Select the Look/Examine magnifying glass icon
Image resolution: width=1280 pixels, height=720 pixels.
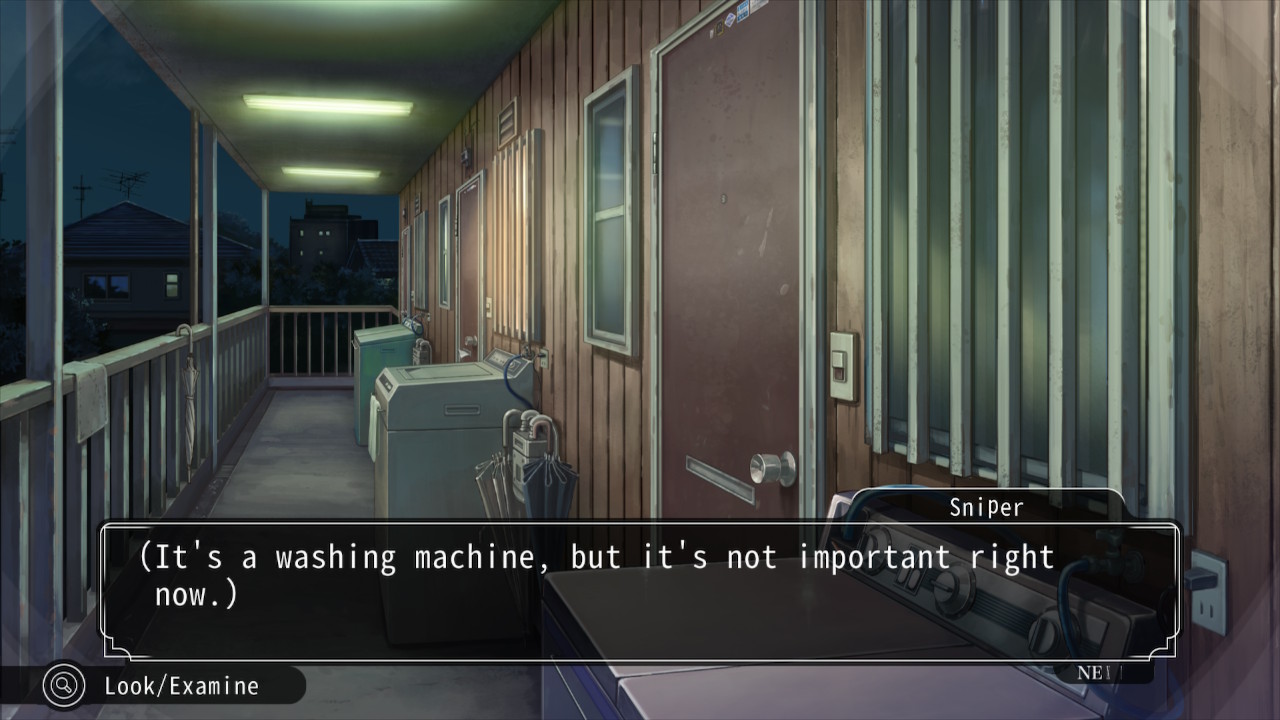pos(64,686)
